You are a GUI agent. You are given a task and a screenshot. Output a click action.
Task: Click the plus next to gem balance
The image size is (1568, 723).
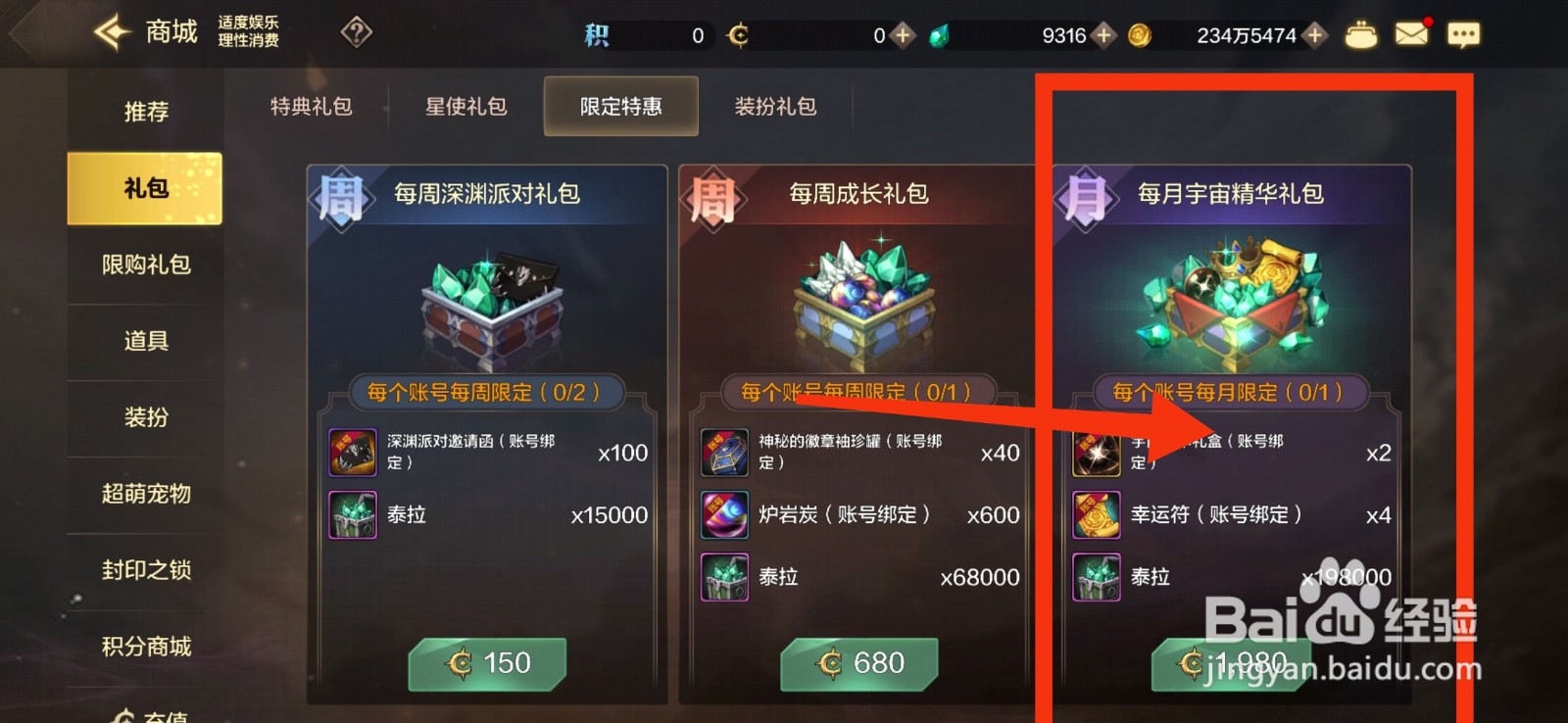coord(1103,34)
